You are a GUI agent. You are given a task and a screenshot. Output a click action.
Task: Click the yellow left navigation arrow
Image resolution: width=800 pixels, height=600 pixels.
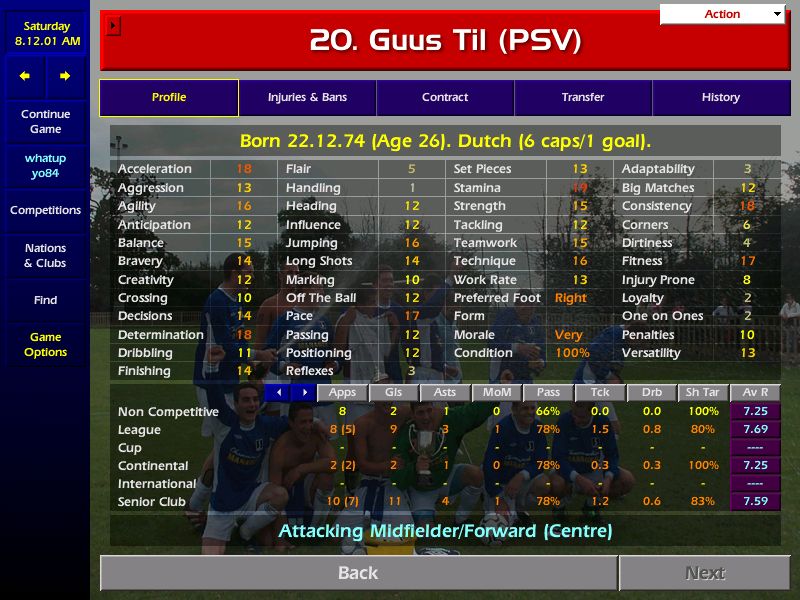pyautogui.click(x=25, y=76)
